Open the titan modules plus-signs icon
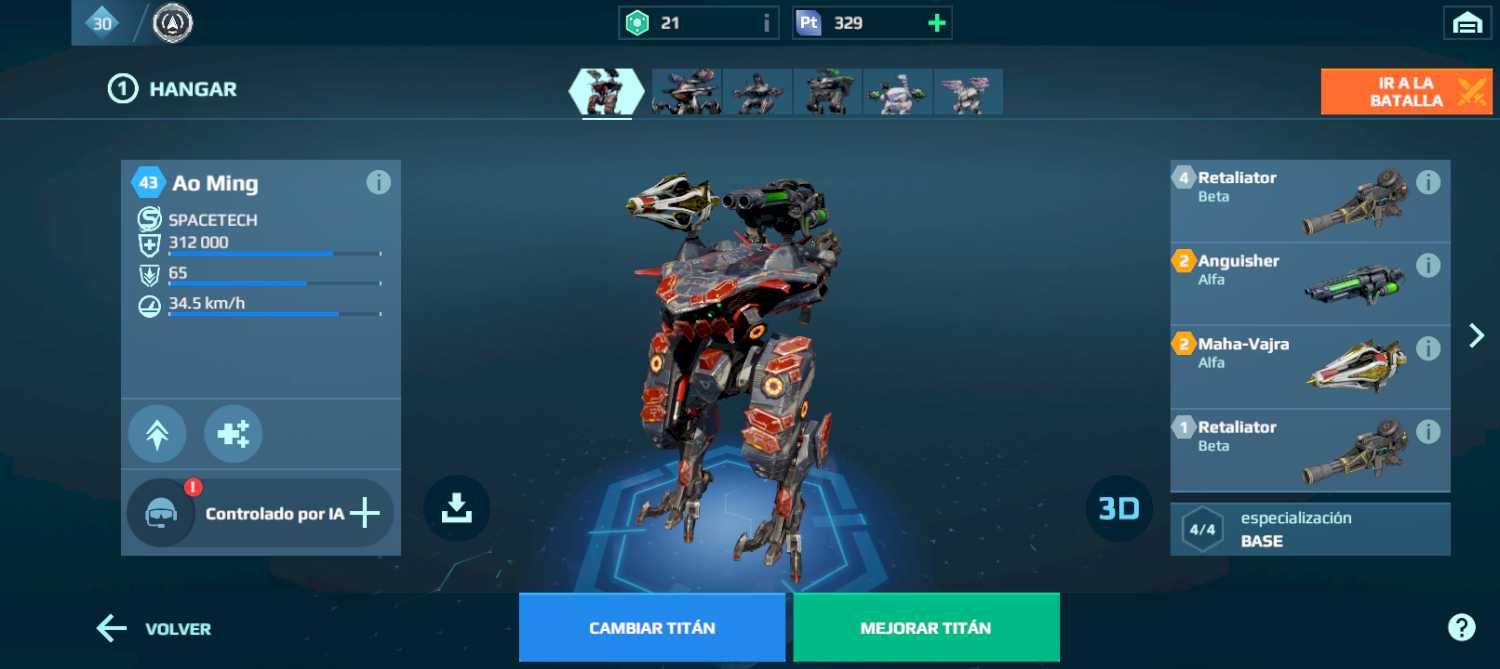This screenshot has width=1500, height=669. [233, 434]
